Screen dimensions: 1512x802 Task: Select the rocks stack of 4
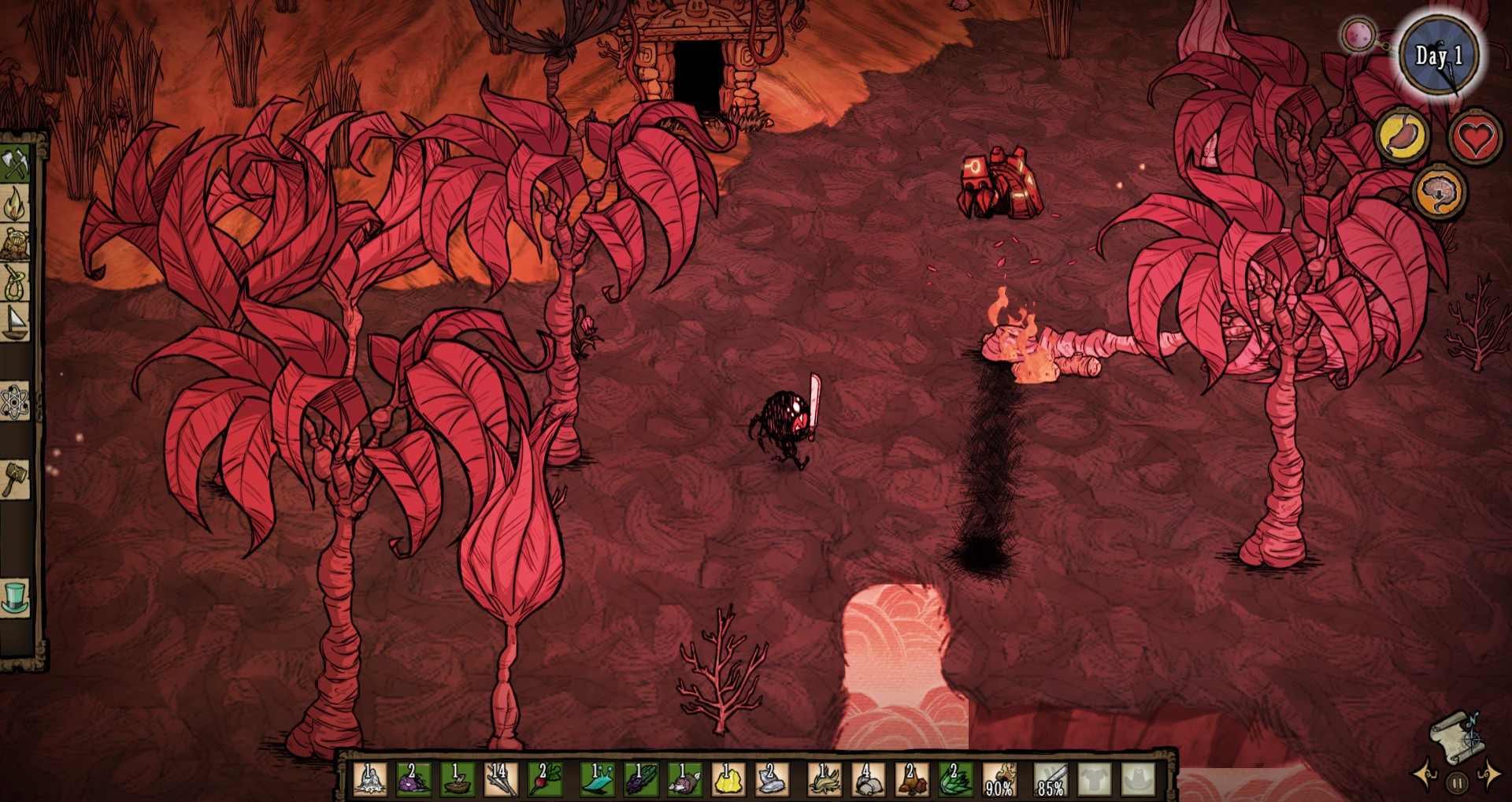pos(868,778)
